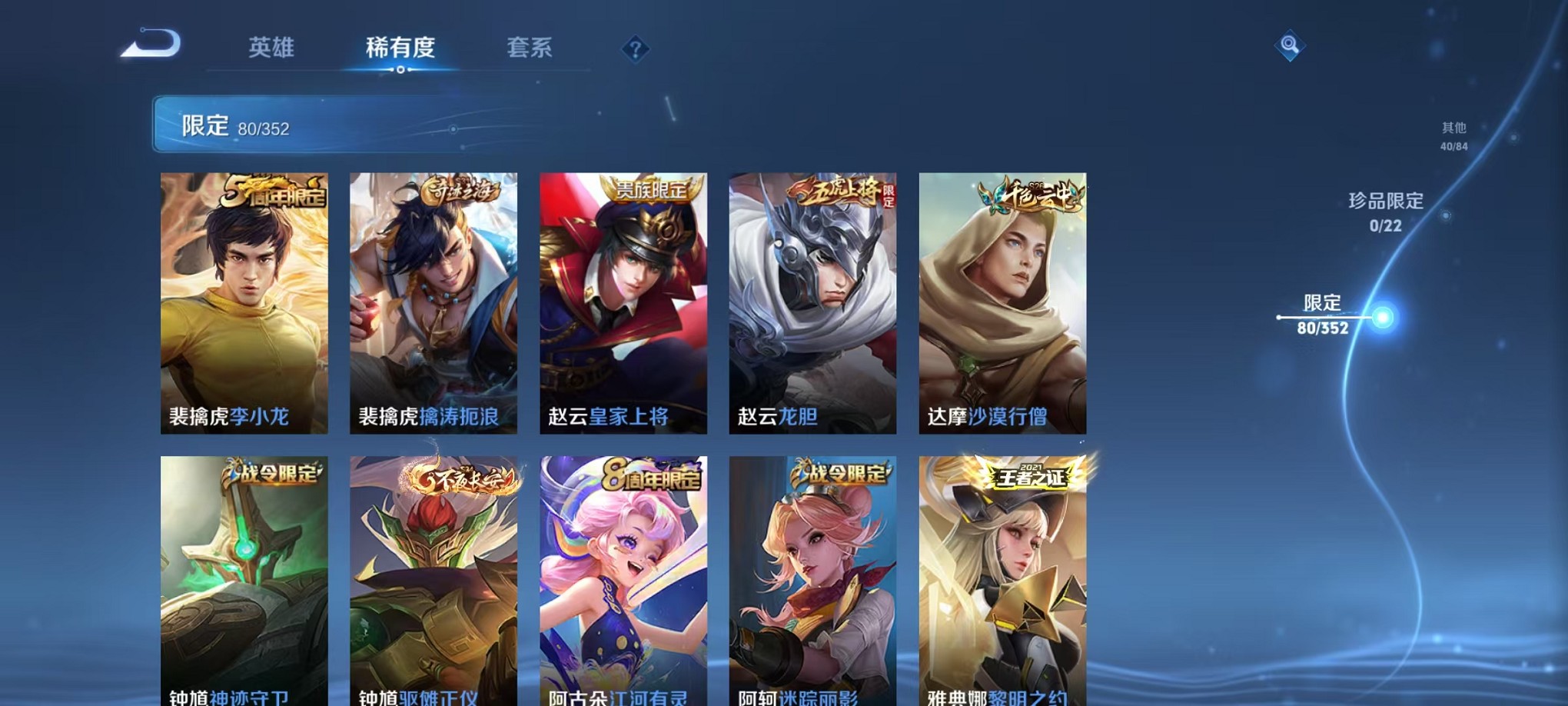This screenshot has width=1568, height=706.
Task: Click the back arrow icon top left
Action: [148, 44]
